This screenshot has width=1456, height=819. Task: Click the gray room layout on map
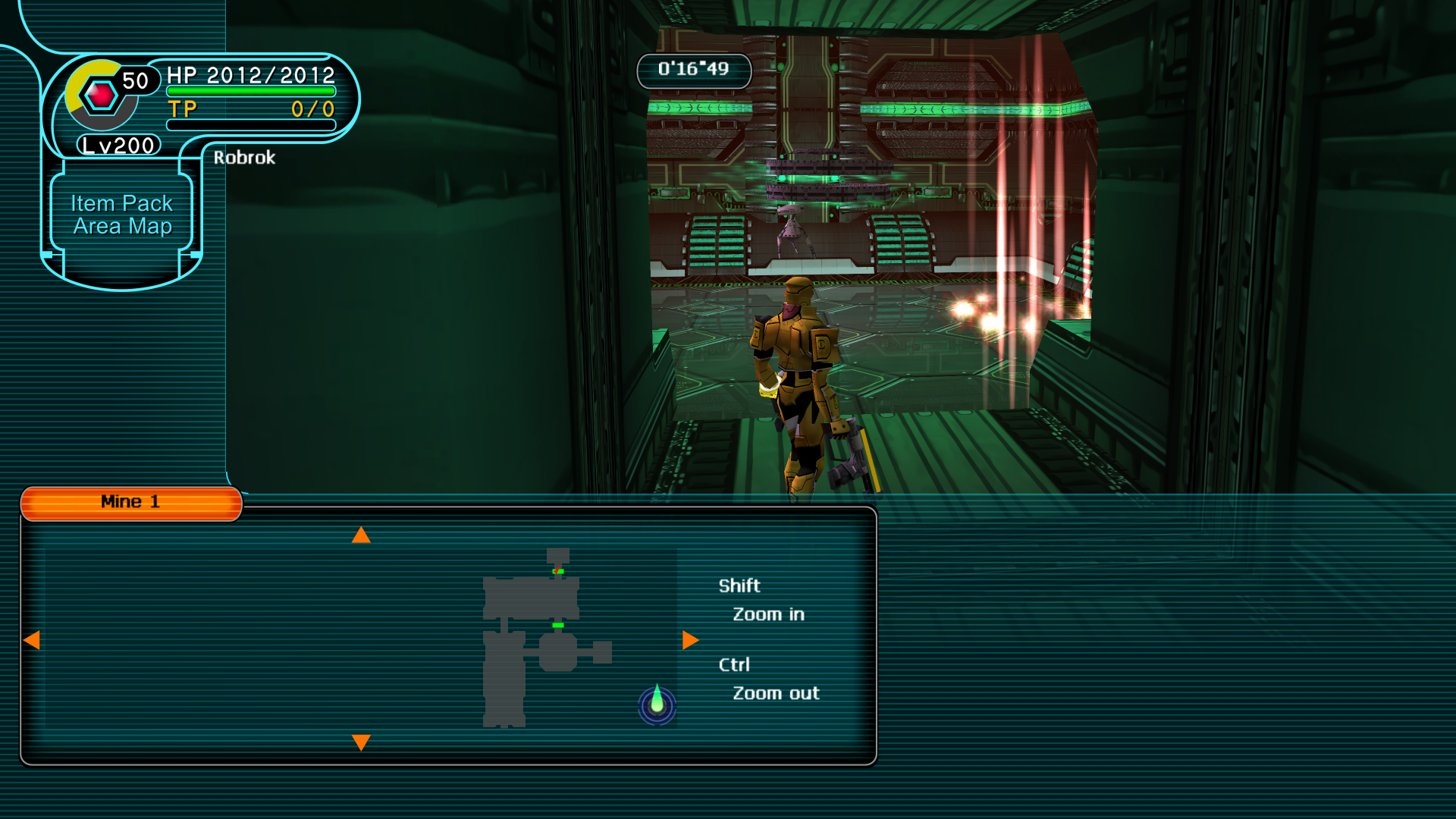(531, 598)
